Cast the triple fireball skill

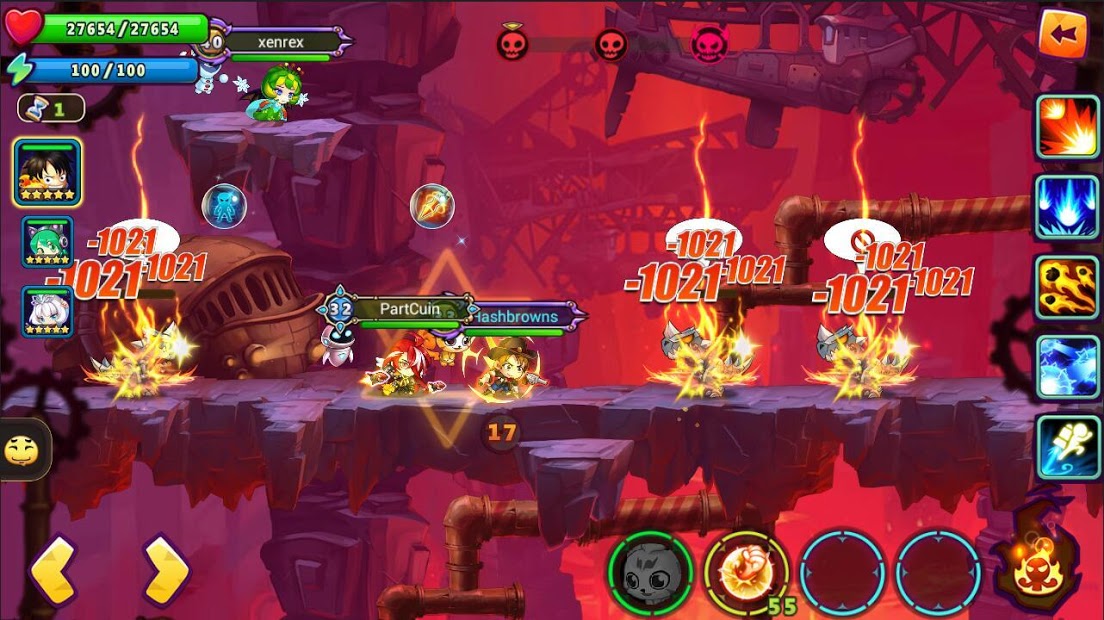click(x=1067, y=287)
